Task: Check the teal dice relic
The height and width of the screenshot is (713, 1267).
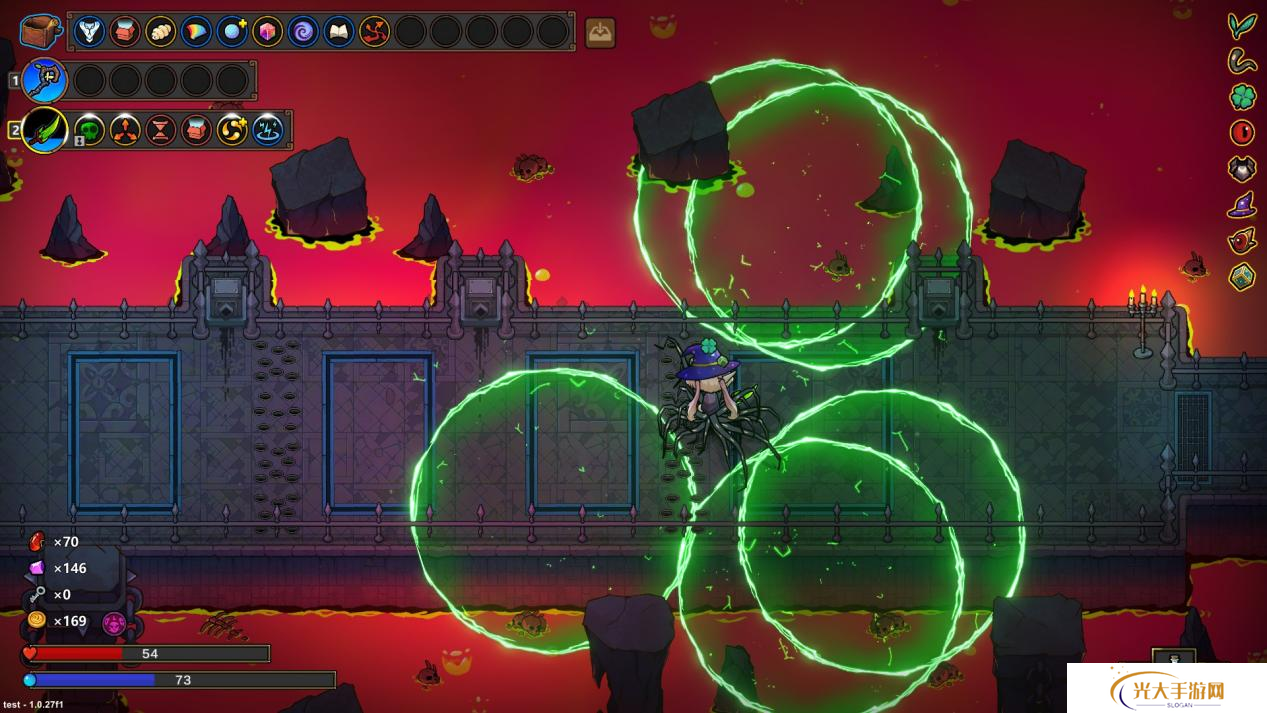Action: (1242, 276)
